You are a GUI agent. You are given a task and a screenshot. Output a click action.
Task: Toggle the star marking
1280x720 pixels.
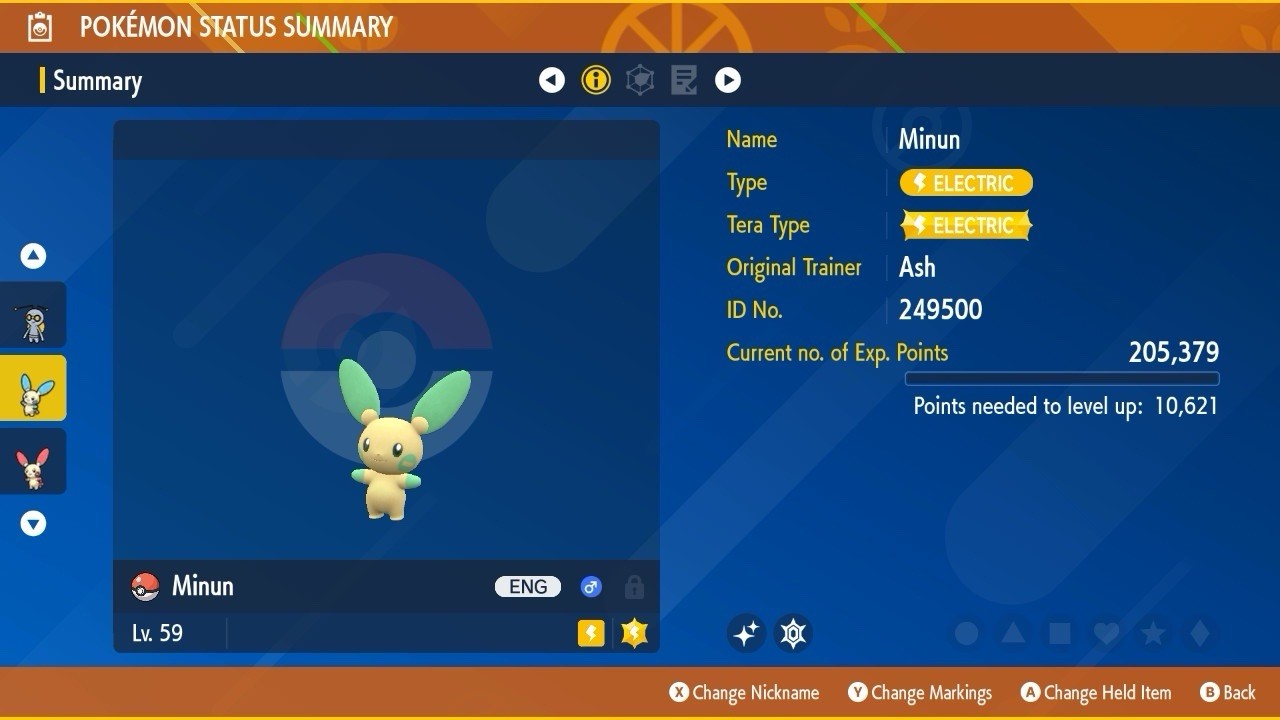1153,633
